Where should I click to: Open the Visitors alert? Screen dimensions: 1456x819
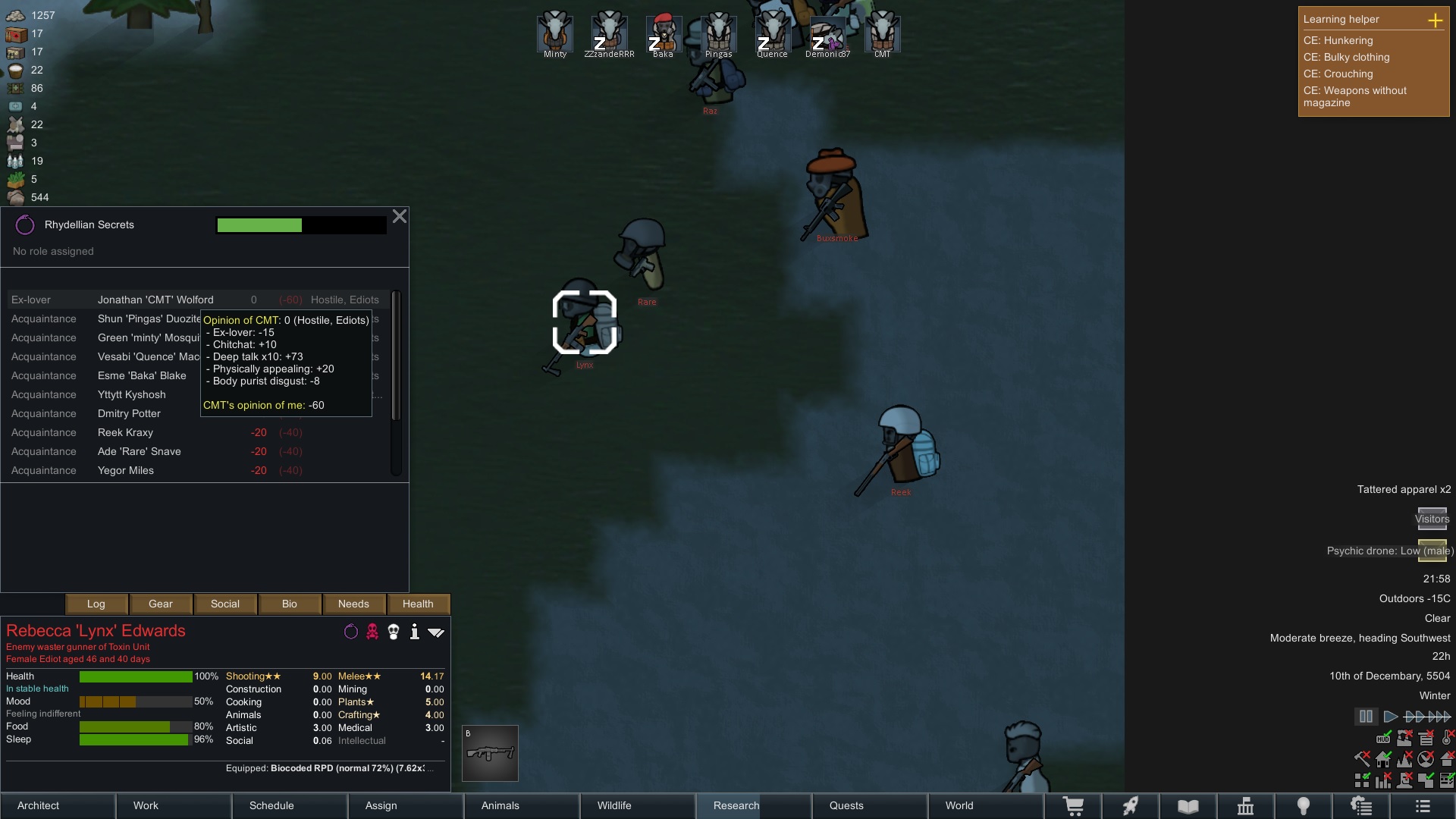(1432, 519)
